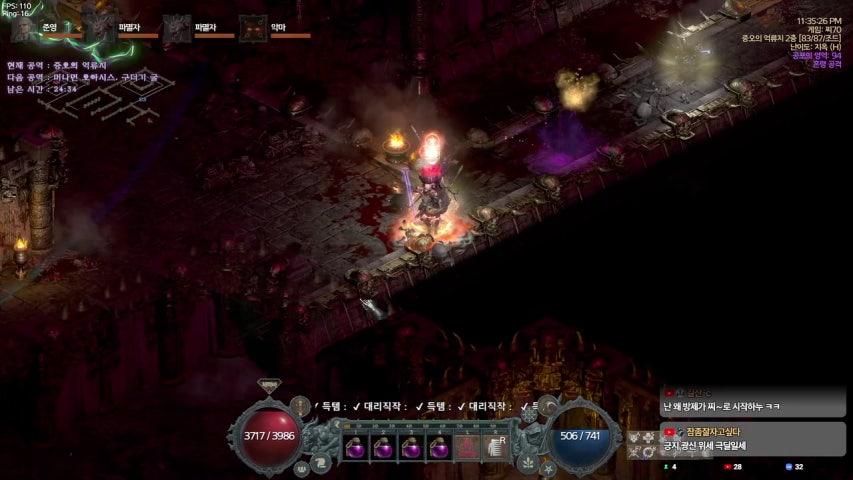
Task: Click the leaf icon beside the mana orb
Action: pyautogui.click(x=527, y=461)
